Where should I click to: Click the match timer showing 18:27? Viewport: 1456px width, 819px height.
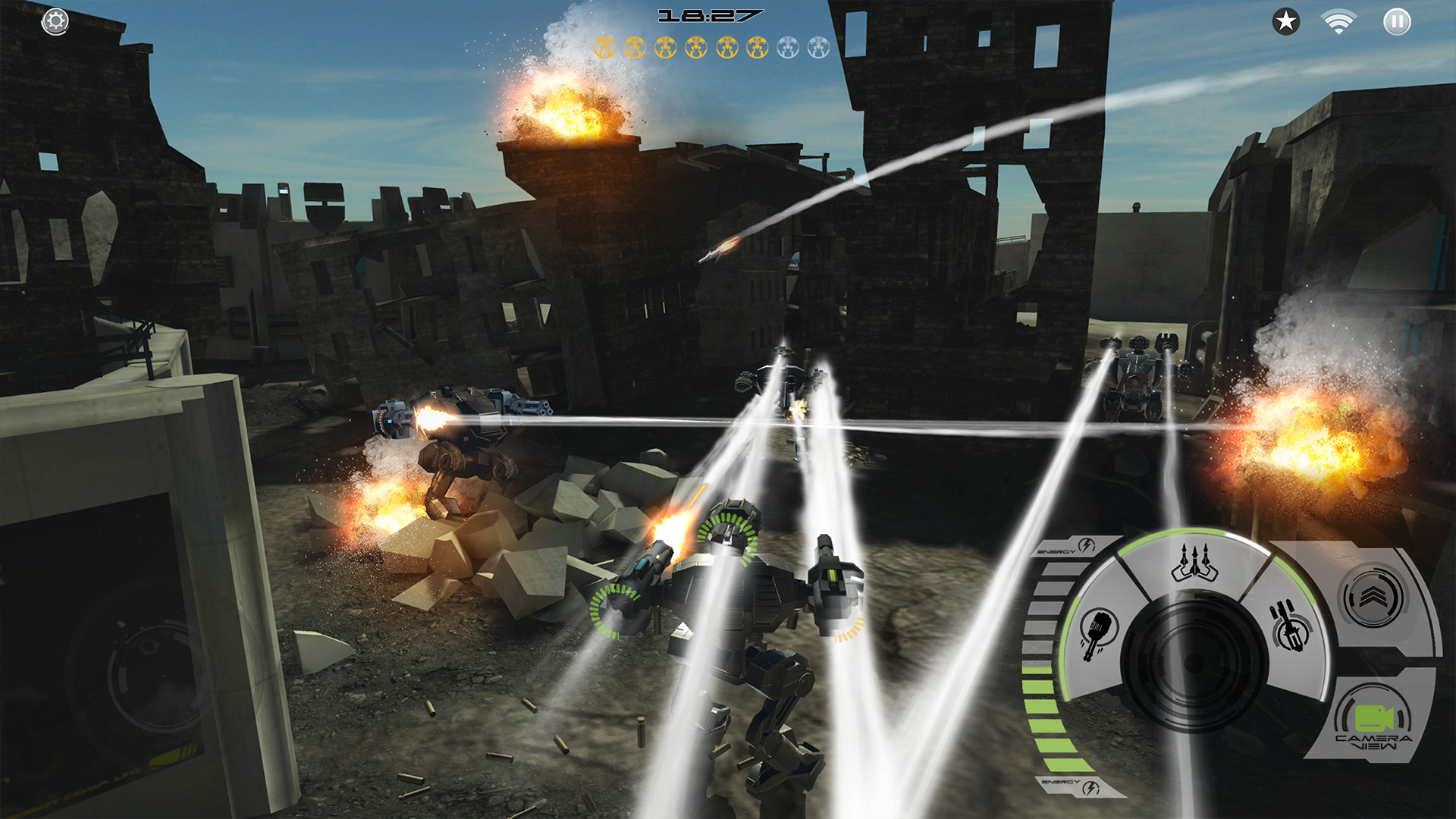coord(711,15)
